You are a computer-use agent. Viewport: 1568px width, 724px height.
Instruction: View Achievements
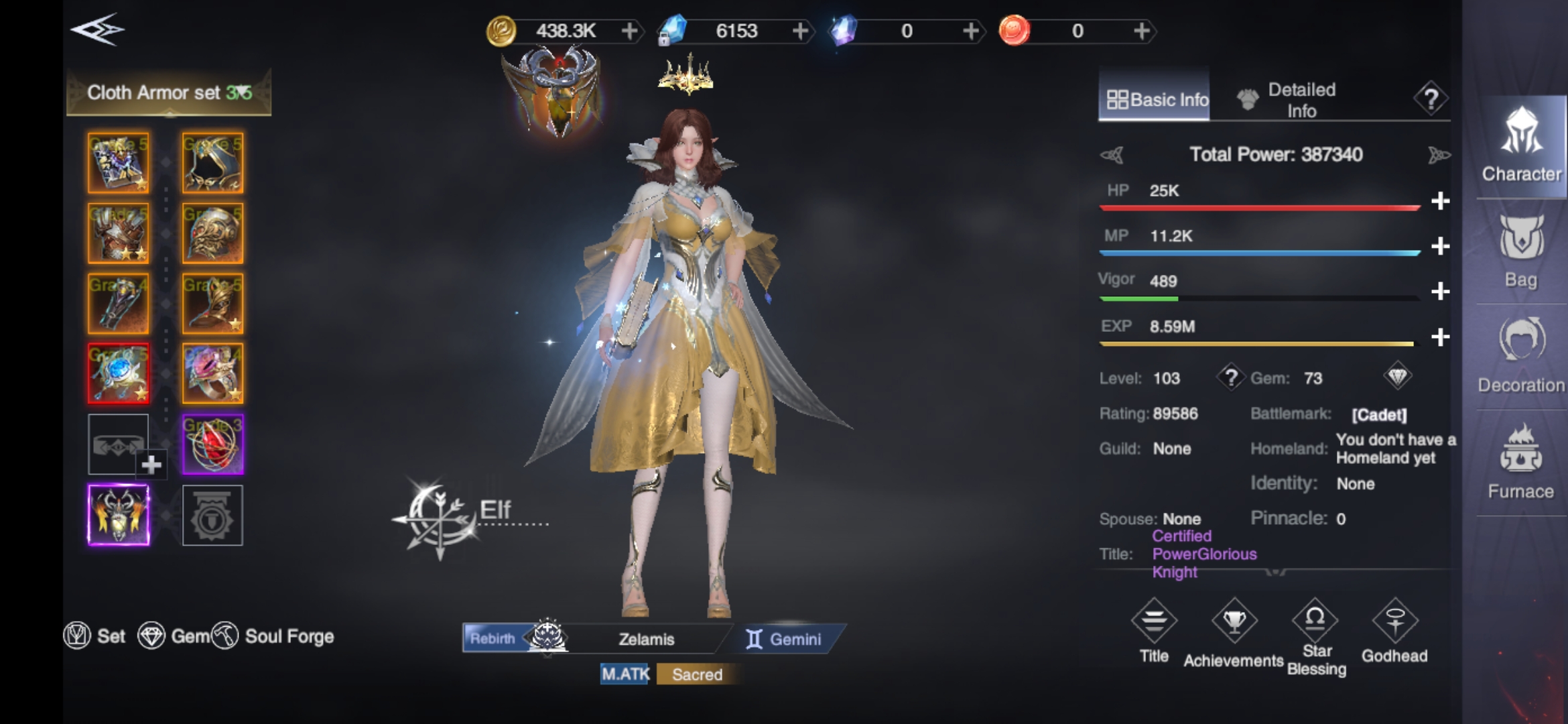1234,633
